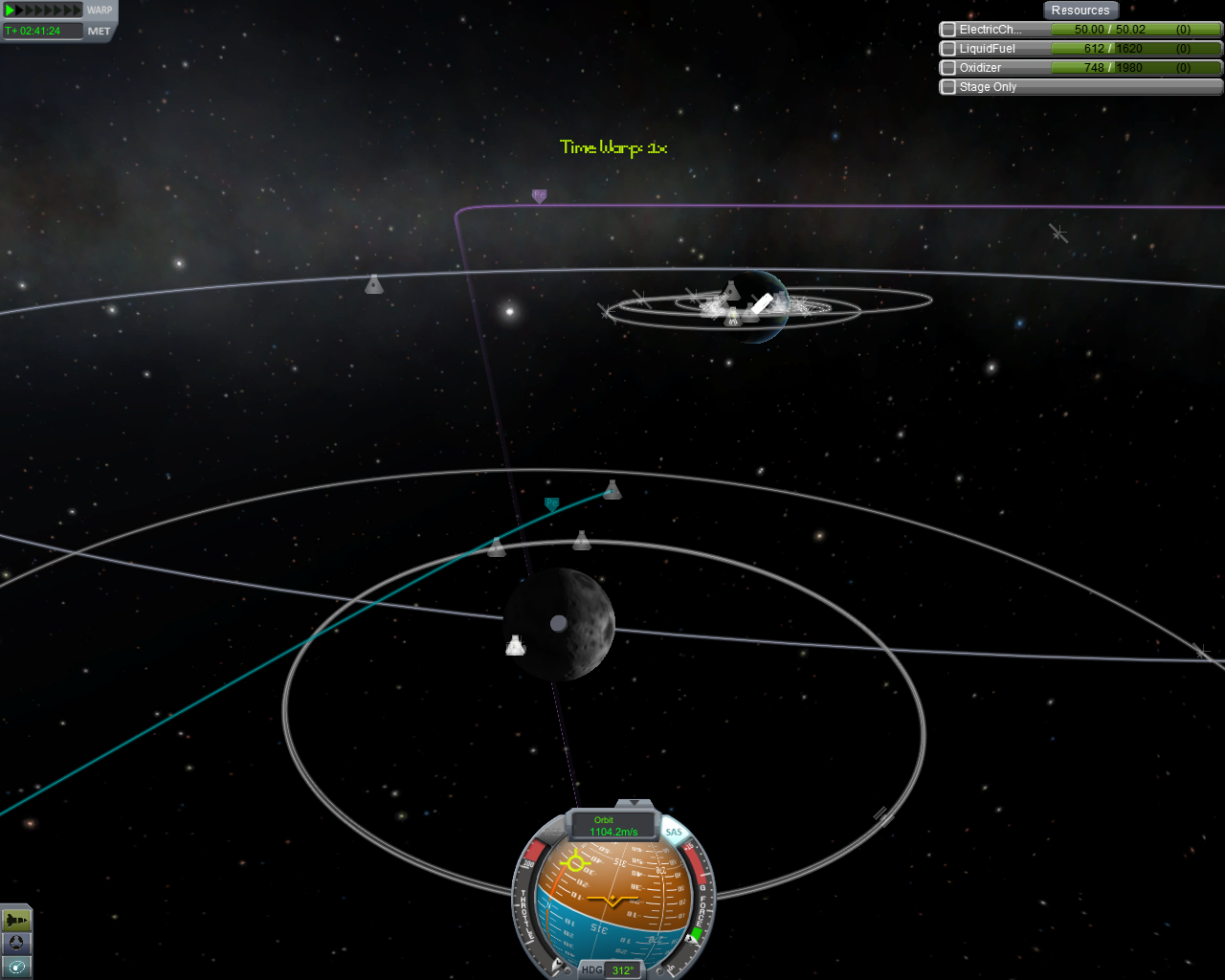Click the green 1x warp arrow
1225x980 pixels.
(10, 11)
